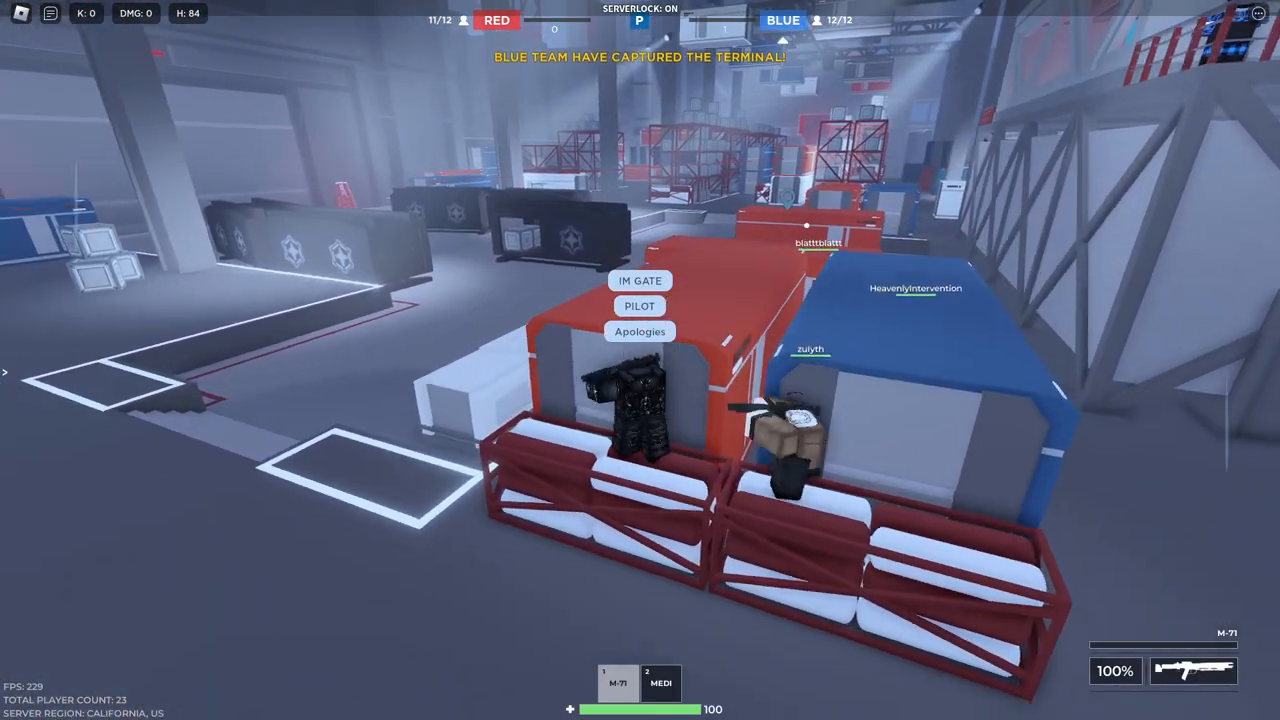Click the emote icon at top-right corner

pyautogui.click(x=1258, y=13)
